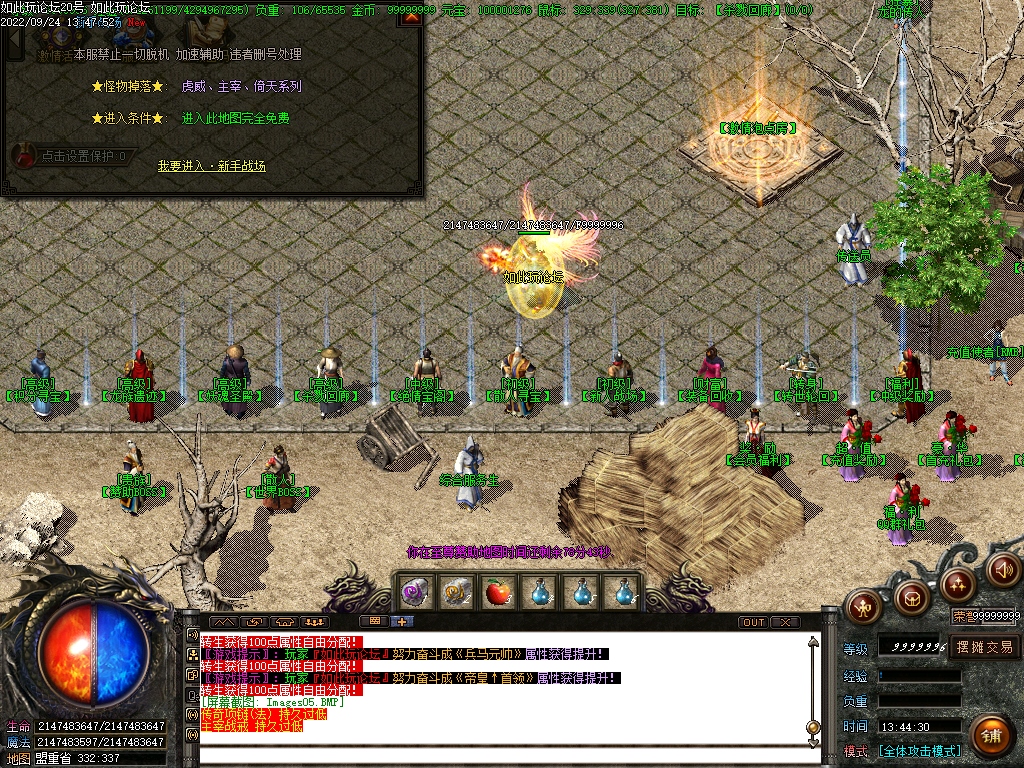
Task: Click the chat message log area
Action: [500, 690]
